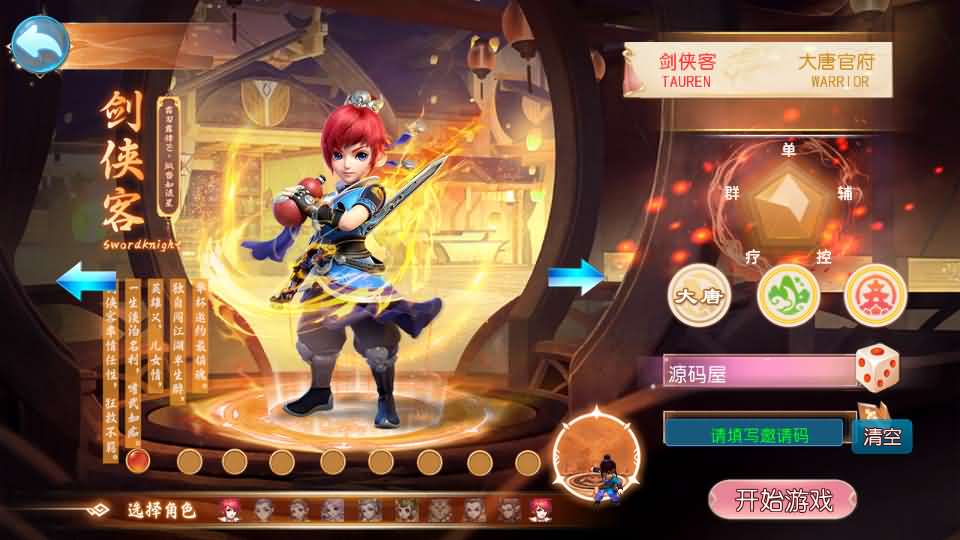Select the last red-haired portrait in 选择角色 row
Image resolution: width=960 pixels, height=540 pixels.
pos(541,509)
